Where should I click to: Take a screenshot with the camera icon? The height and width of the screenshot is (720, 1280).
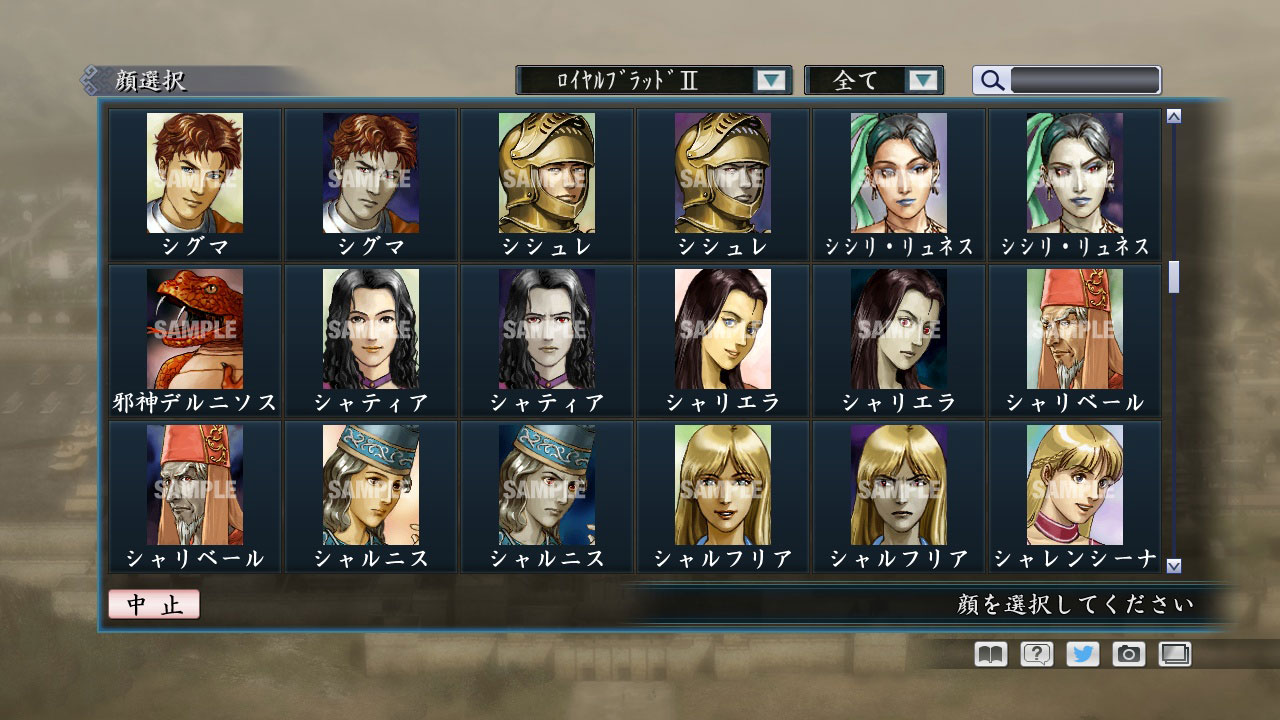[x=1129, y=654]
